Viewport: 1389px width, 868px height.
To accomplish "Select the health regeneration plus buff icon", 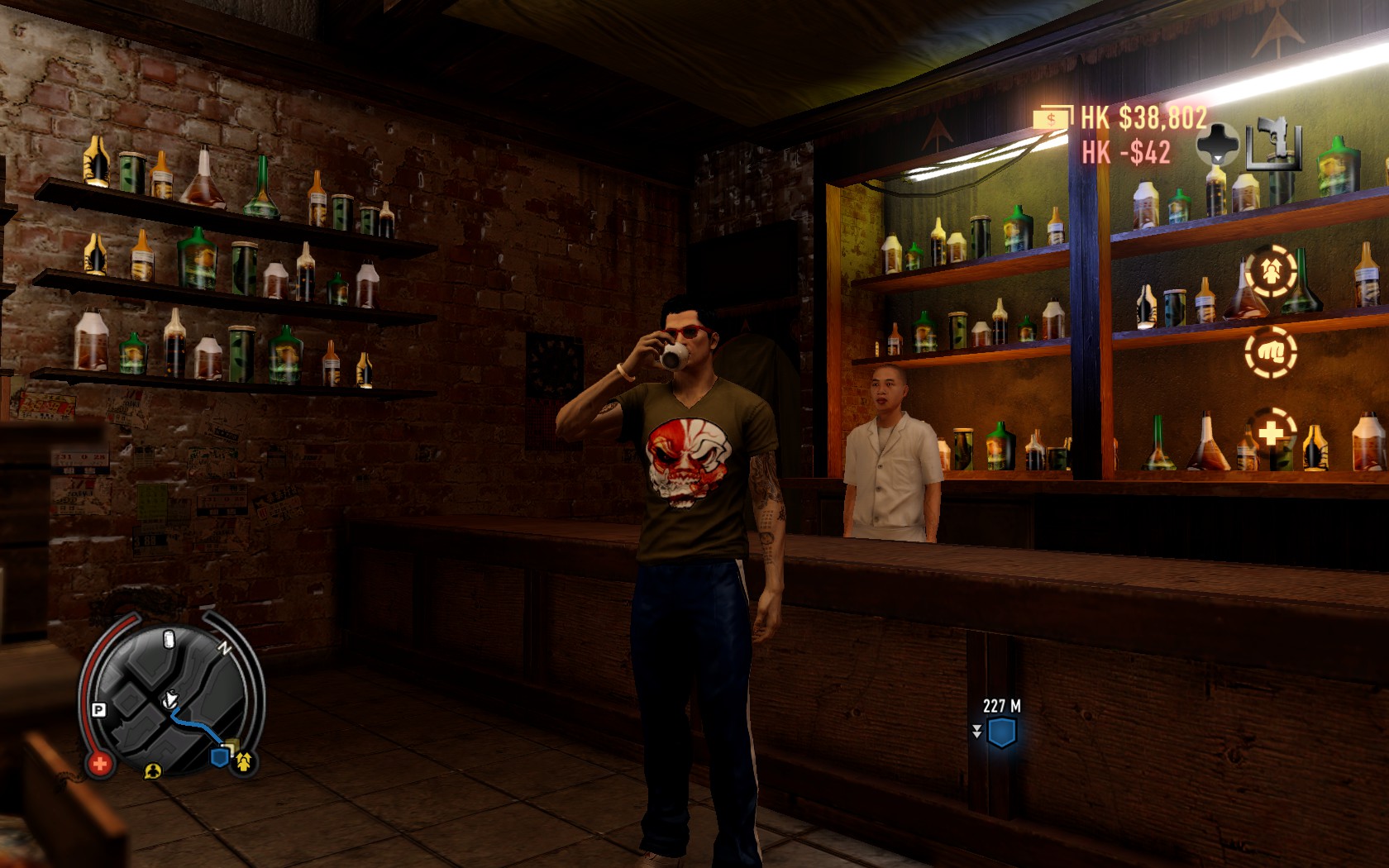I will (1271, 433).
